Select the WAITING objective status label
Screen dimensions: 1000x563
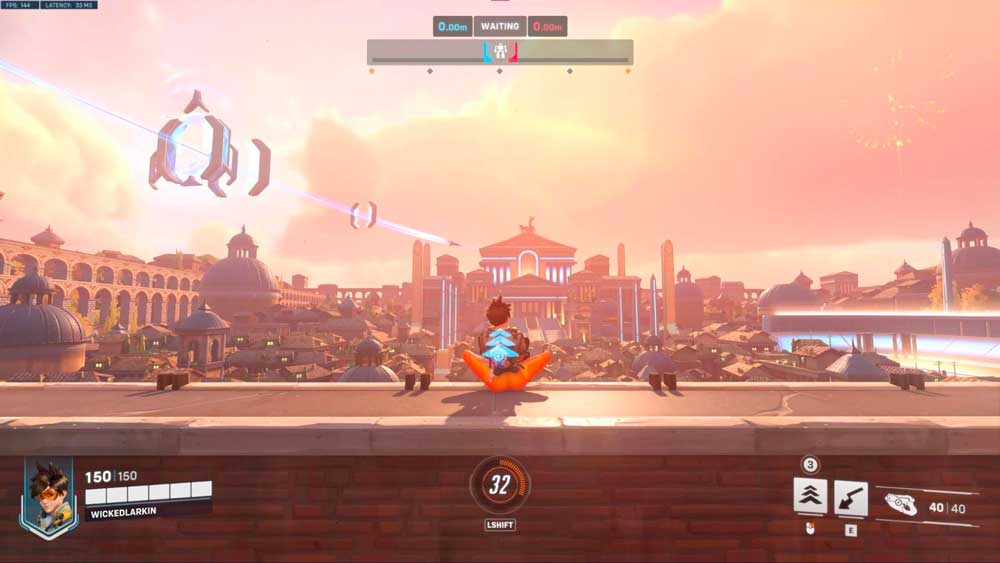(x=500, y=26)
